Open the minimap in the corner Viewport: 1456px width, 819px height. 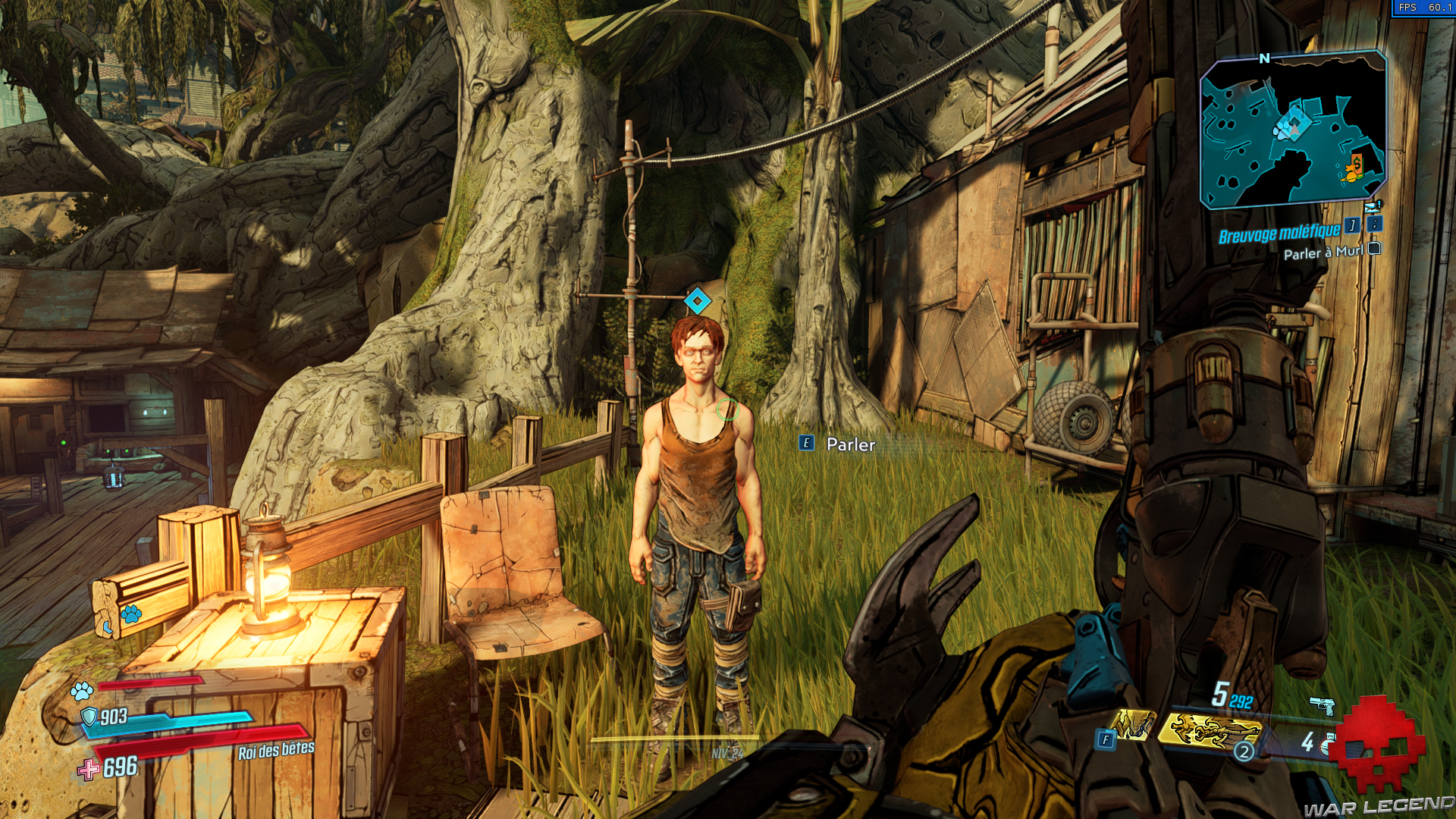tap(1293, 129)
